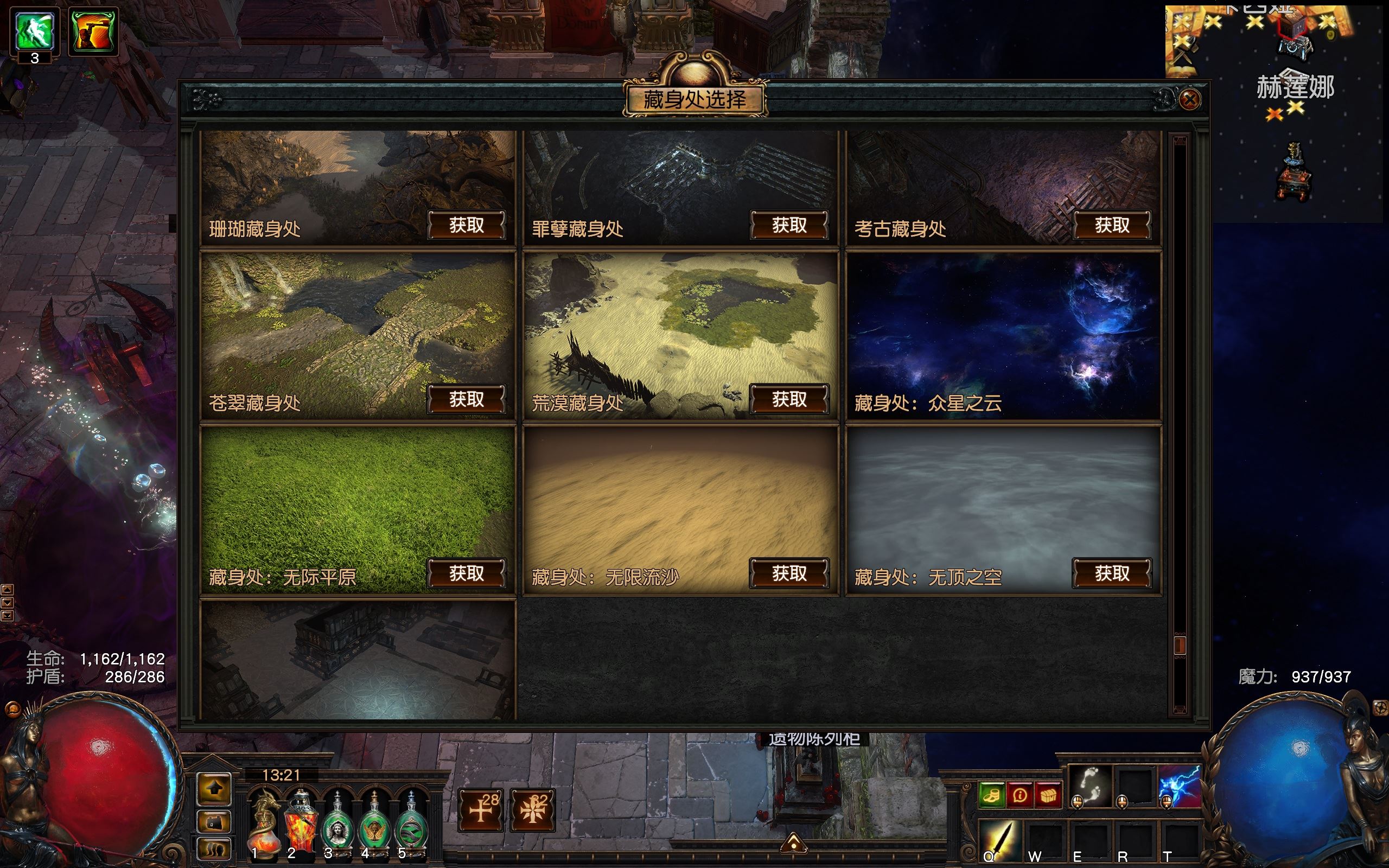The image size is (1389, 868).
Task: Get the 罪孽藏身处 hideout
Action: point(788,225)
